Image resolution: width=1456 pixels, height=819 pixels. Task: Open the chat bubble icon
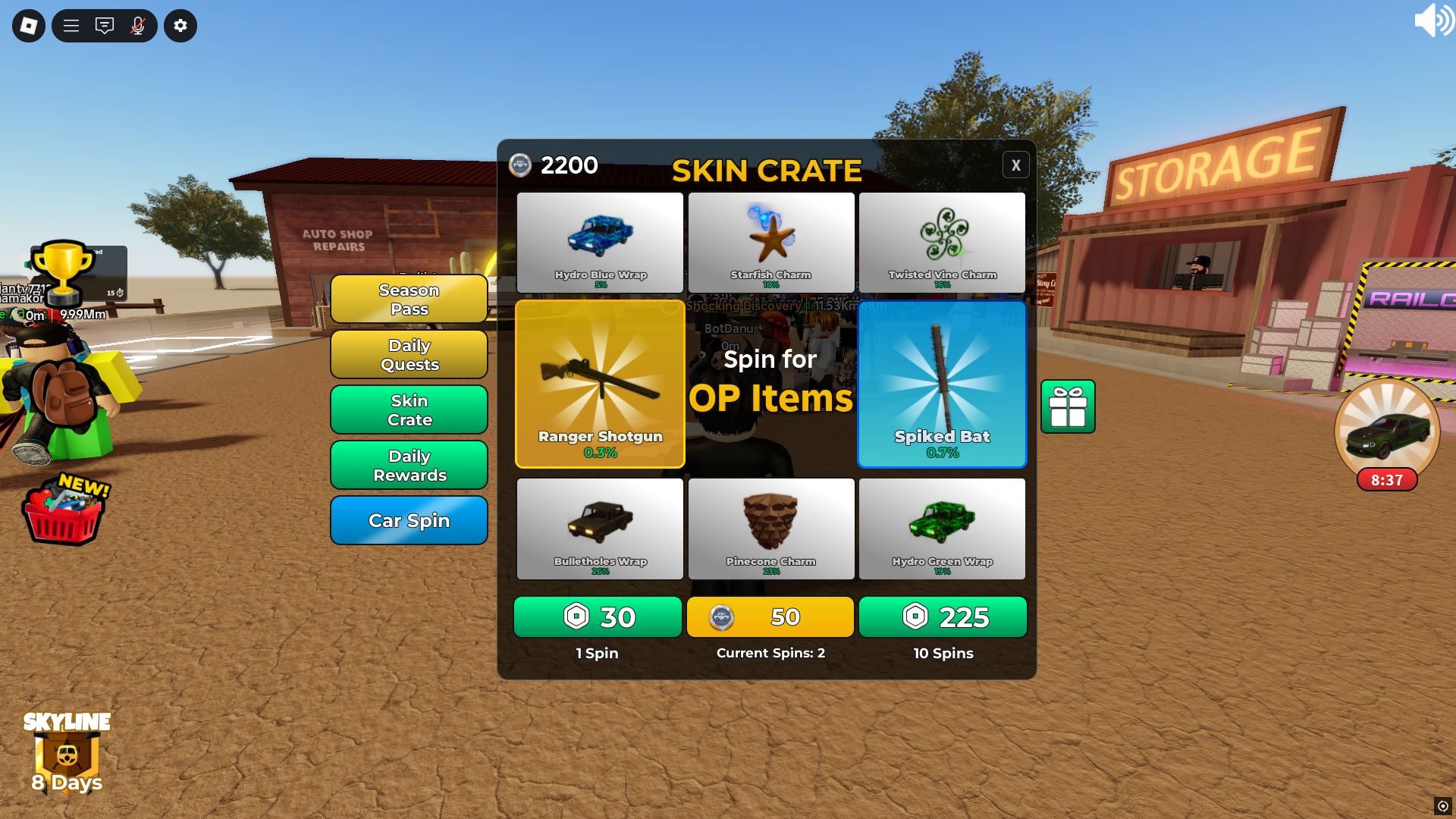pos(105,25)
